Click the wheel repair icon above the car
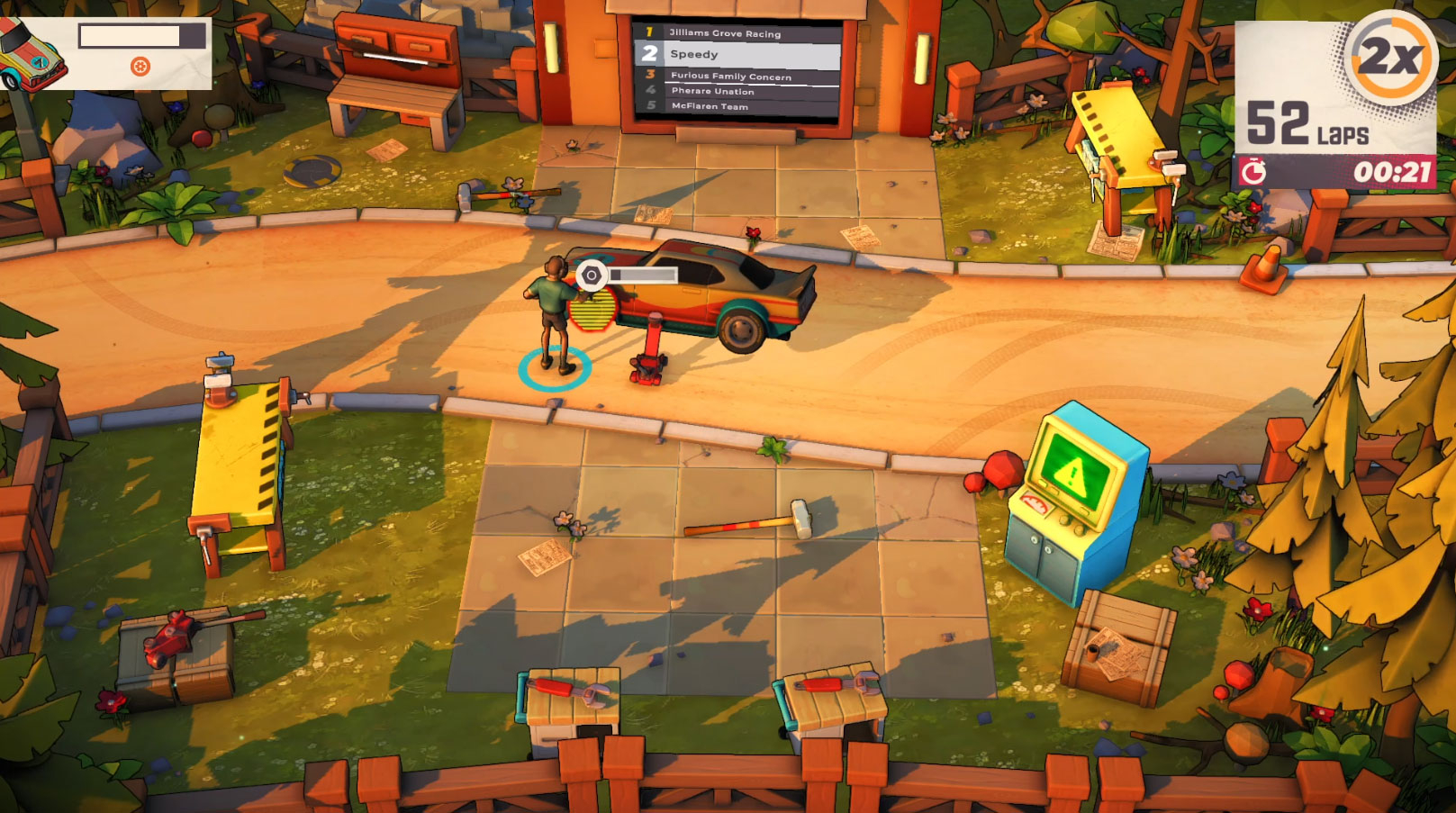 coord(592,275)
